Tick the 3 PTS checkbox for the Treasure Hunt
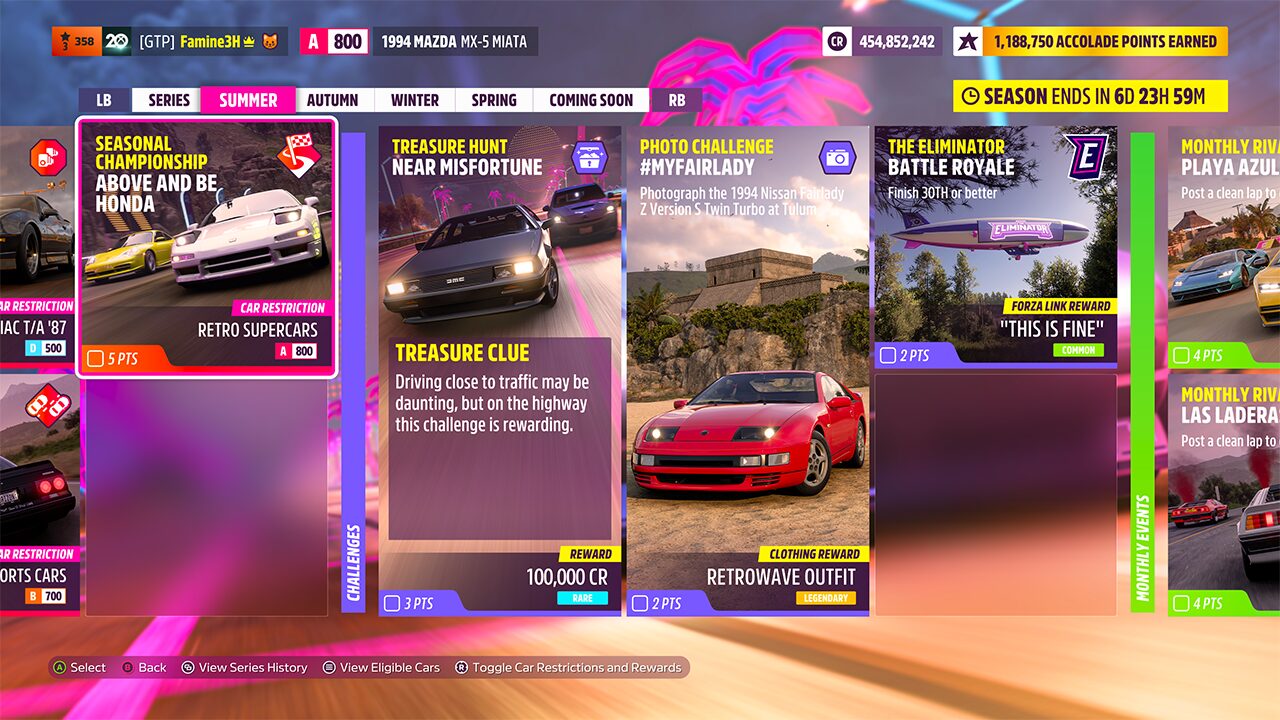The width and height of the screenshot is (1280, 720). point(392,602)
